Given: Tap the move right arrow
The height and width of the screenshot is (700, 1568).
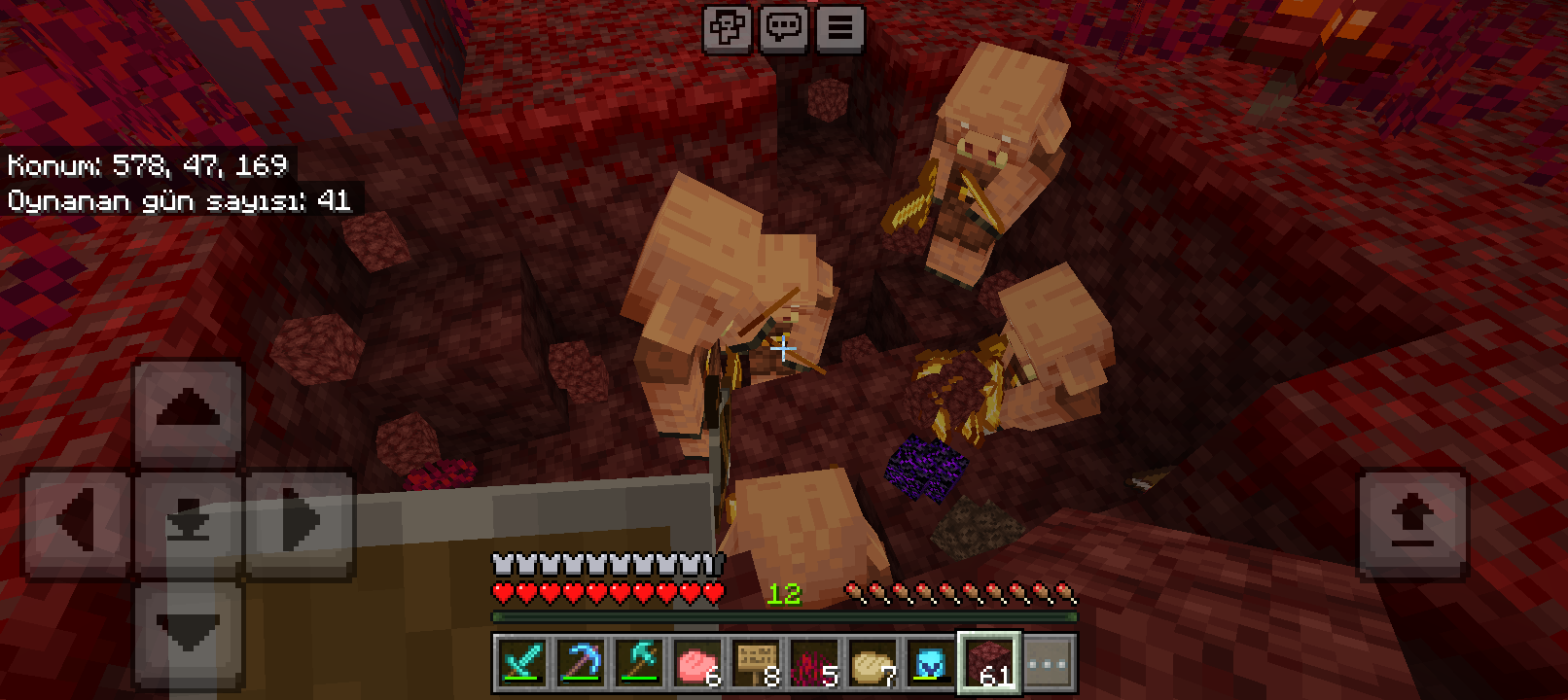Looking at the screenshot, I should tap(300, 523).
